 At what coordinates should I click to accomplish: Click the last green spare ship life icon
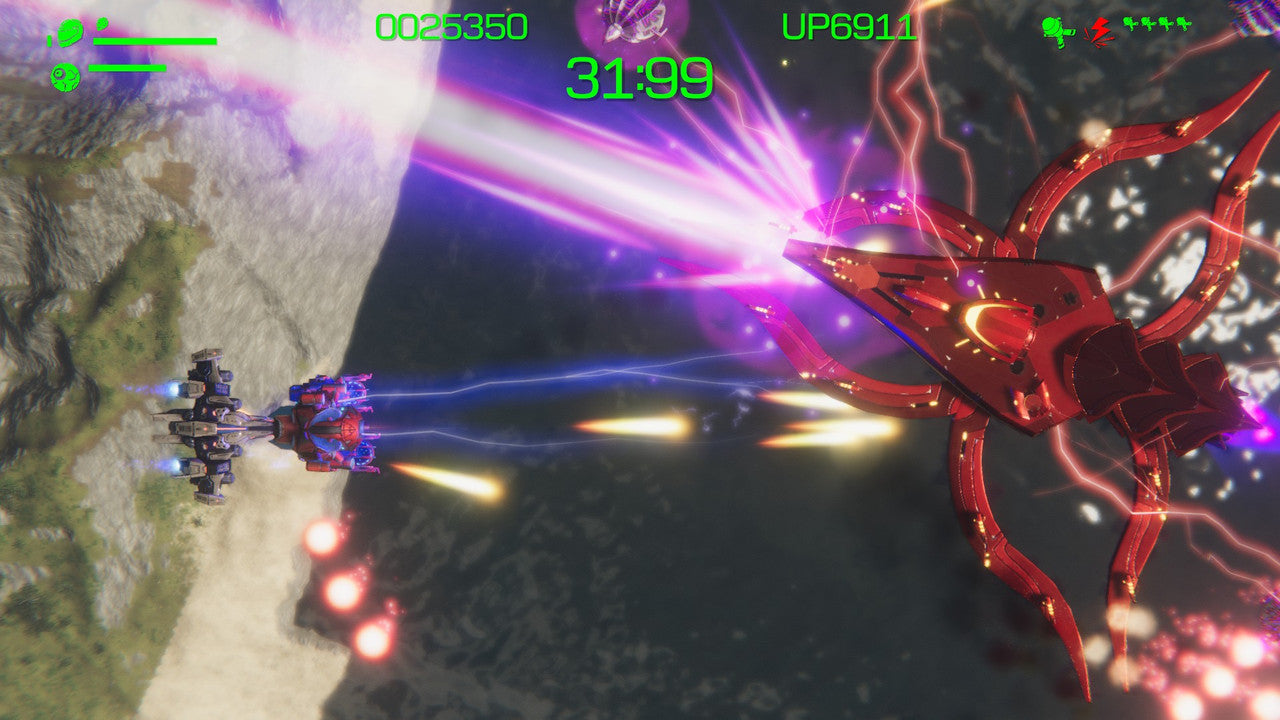[x=1183, y=23]
